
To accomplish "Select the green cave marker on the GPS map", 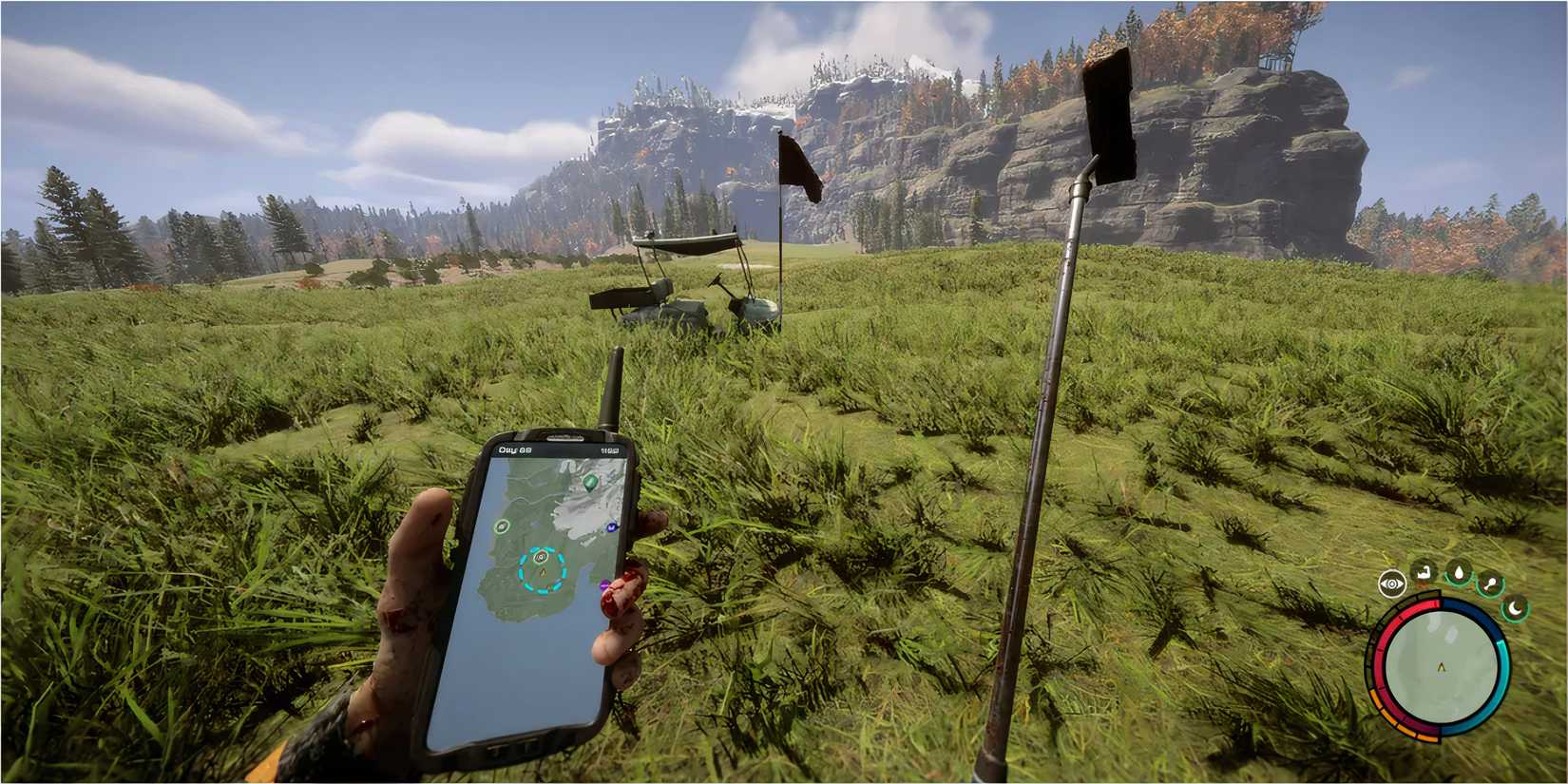I will click(x=590, y=484).
